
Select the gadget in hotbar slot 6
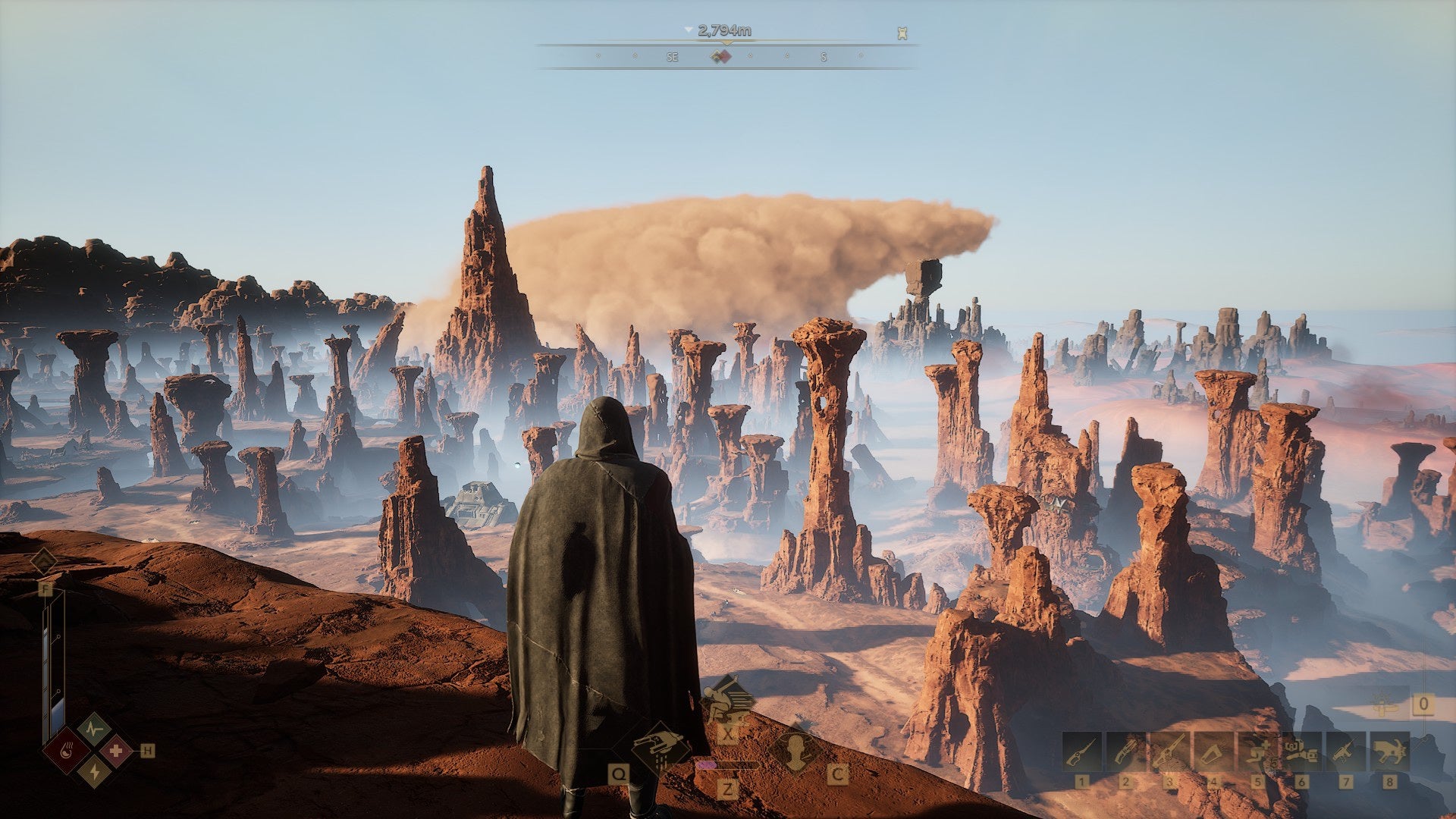1301,752
